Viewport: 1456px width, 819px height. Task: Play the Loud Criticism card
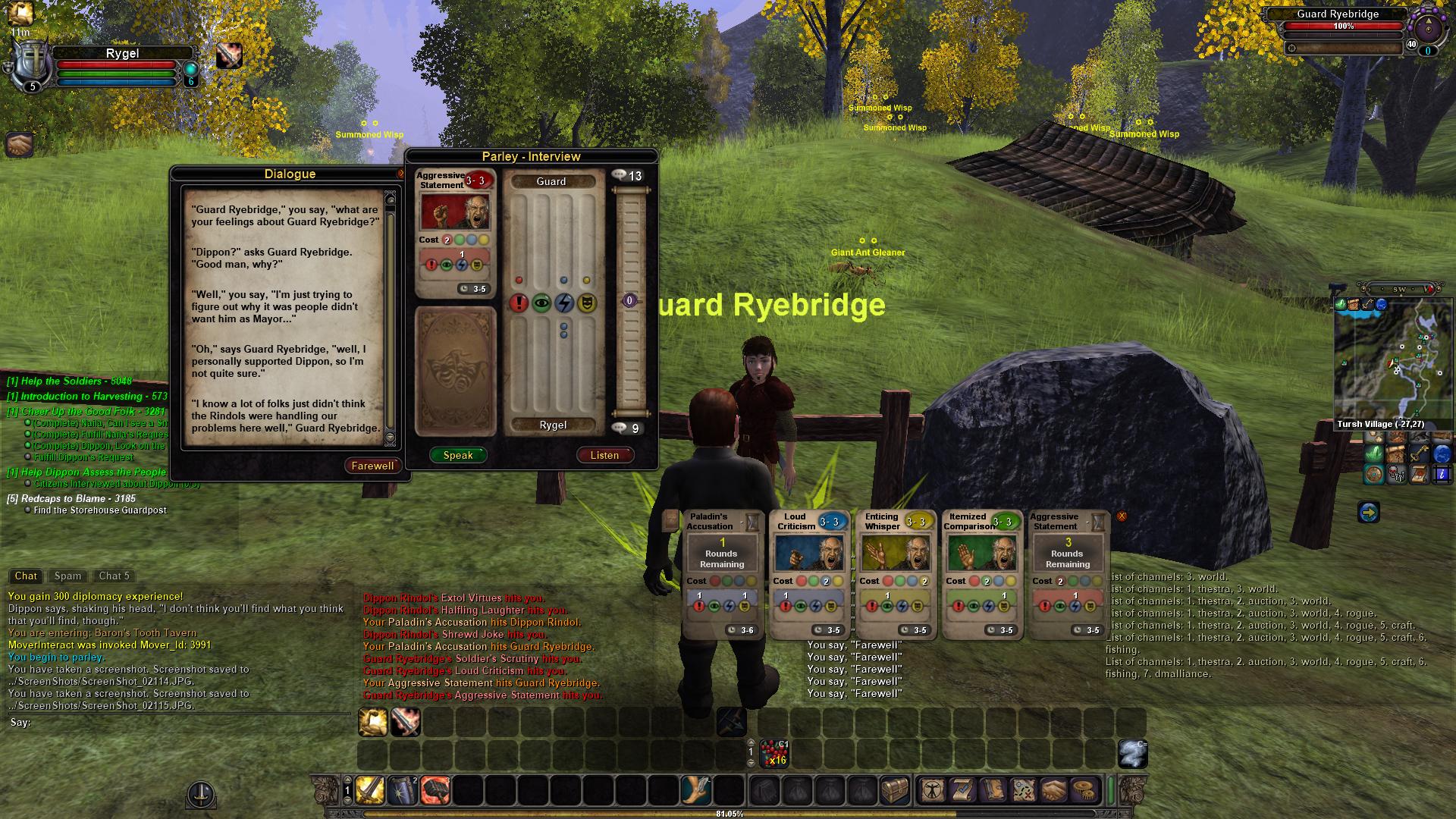tap(808, 575)
